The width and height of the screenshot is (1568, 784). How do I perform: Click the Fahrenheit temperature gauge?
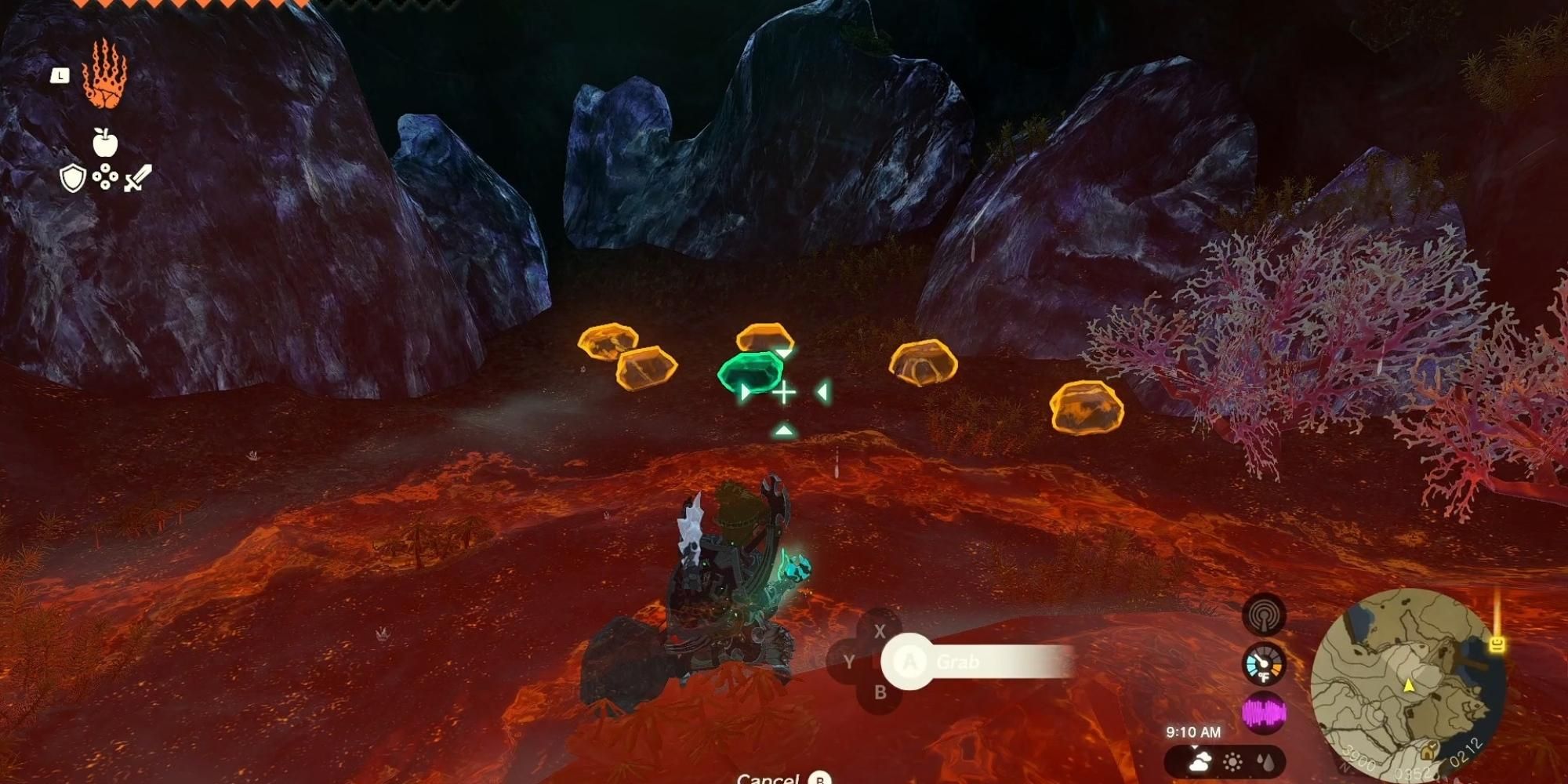1265,662
